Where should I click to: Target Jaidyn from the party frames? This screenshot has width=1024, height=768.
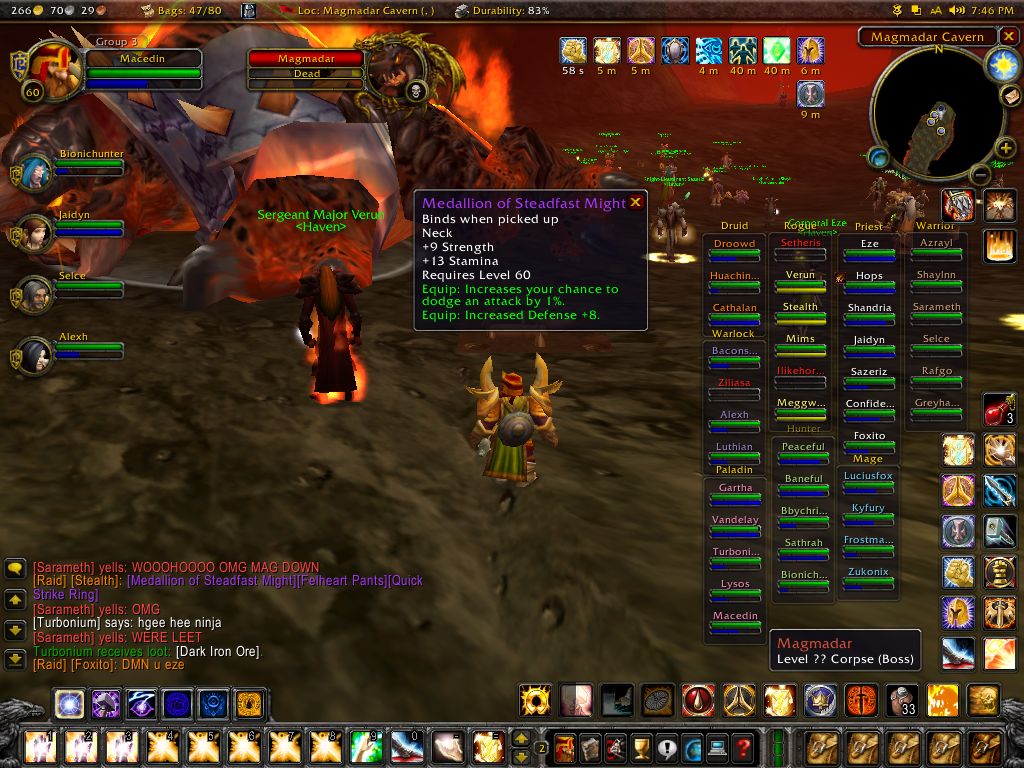(34, 234)
